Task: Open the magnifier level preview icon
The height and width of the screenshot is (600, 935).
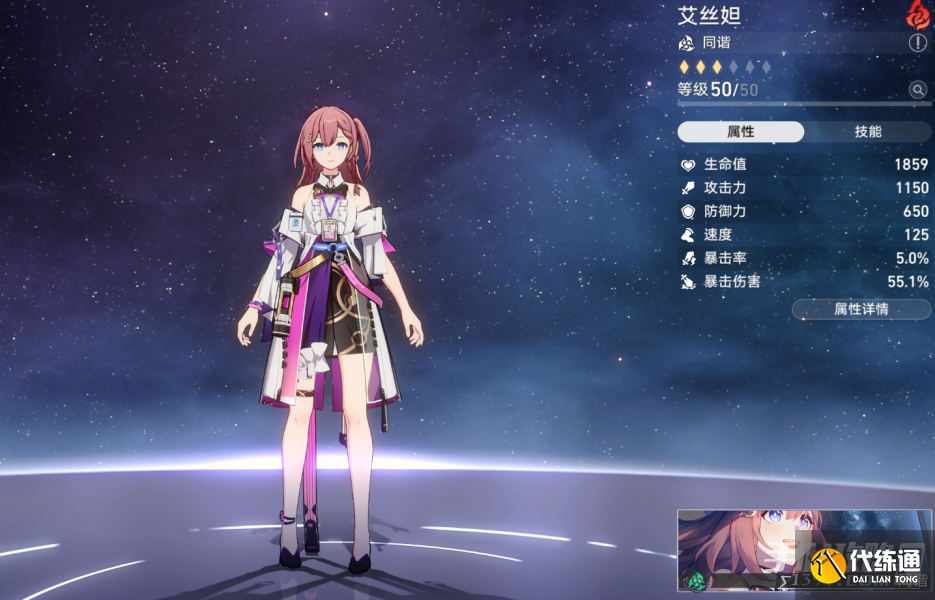Action: tap(917, 90)
